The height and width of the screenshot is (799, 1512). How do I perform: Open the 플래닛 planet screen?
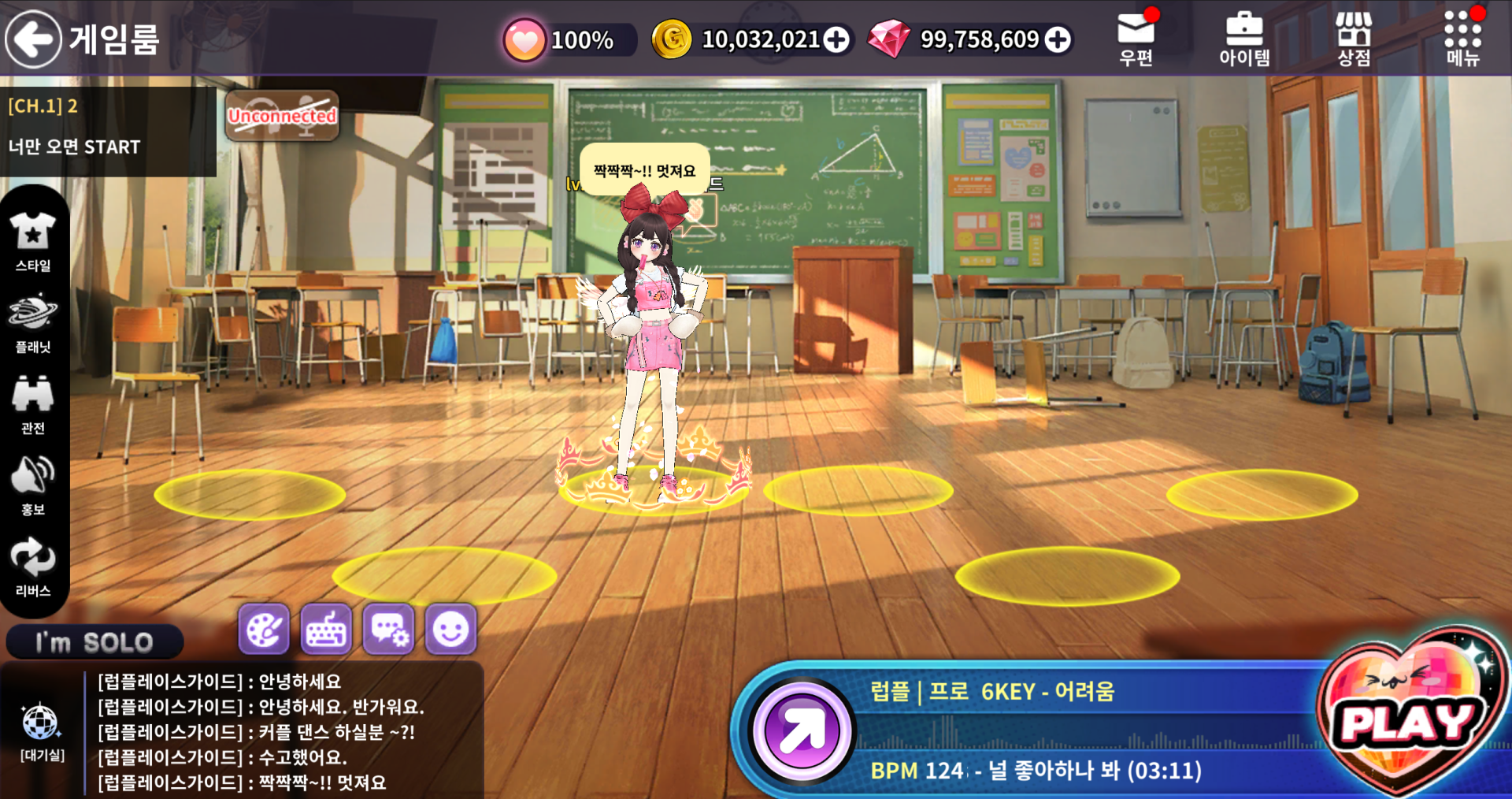[x=33, y=323]
